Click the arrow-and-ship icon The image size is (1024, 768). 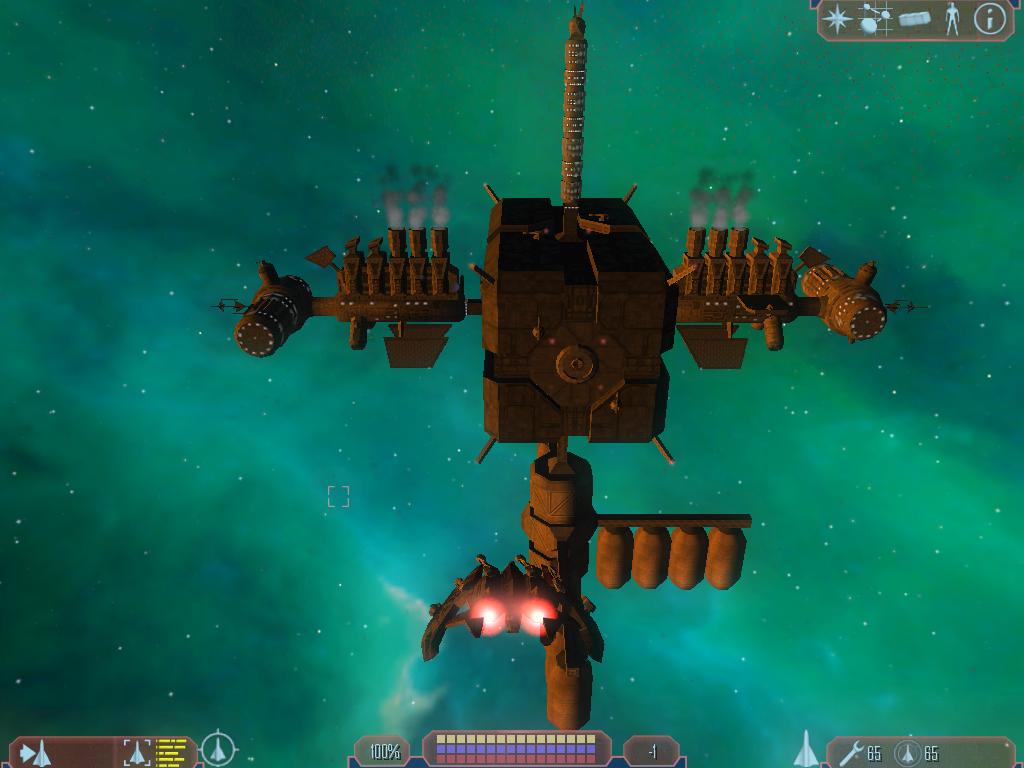click(35, 751)
